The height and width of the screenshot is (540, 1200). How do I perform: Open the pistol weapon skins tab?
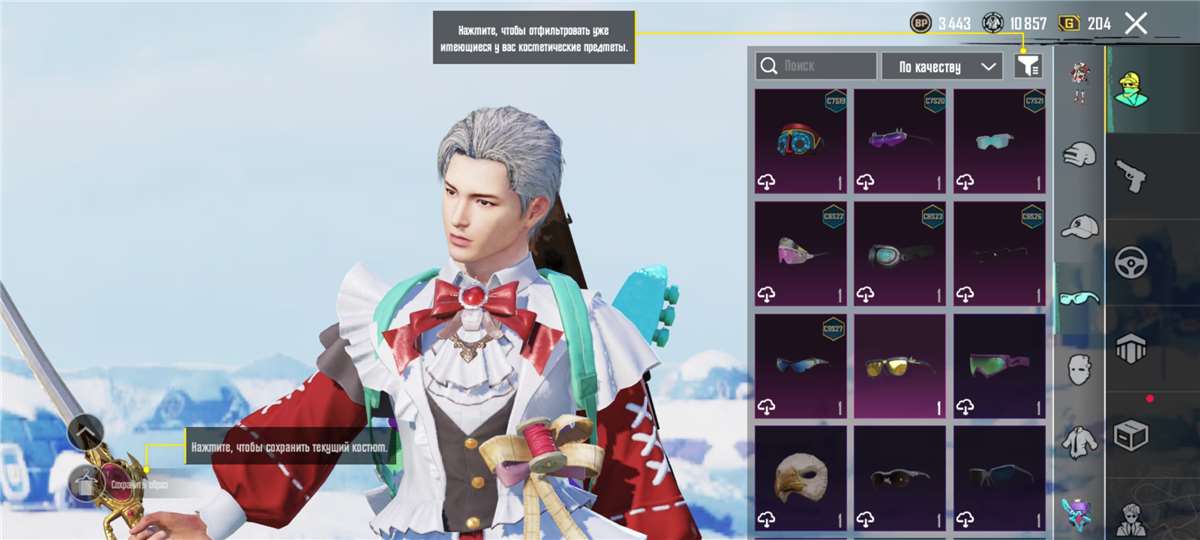(x=1131, y=174)
